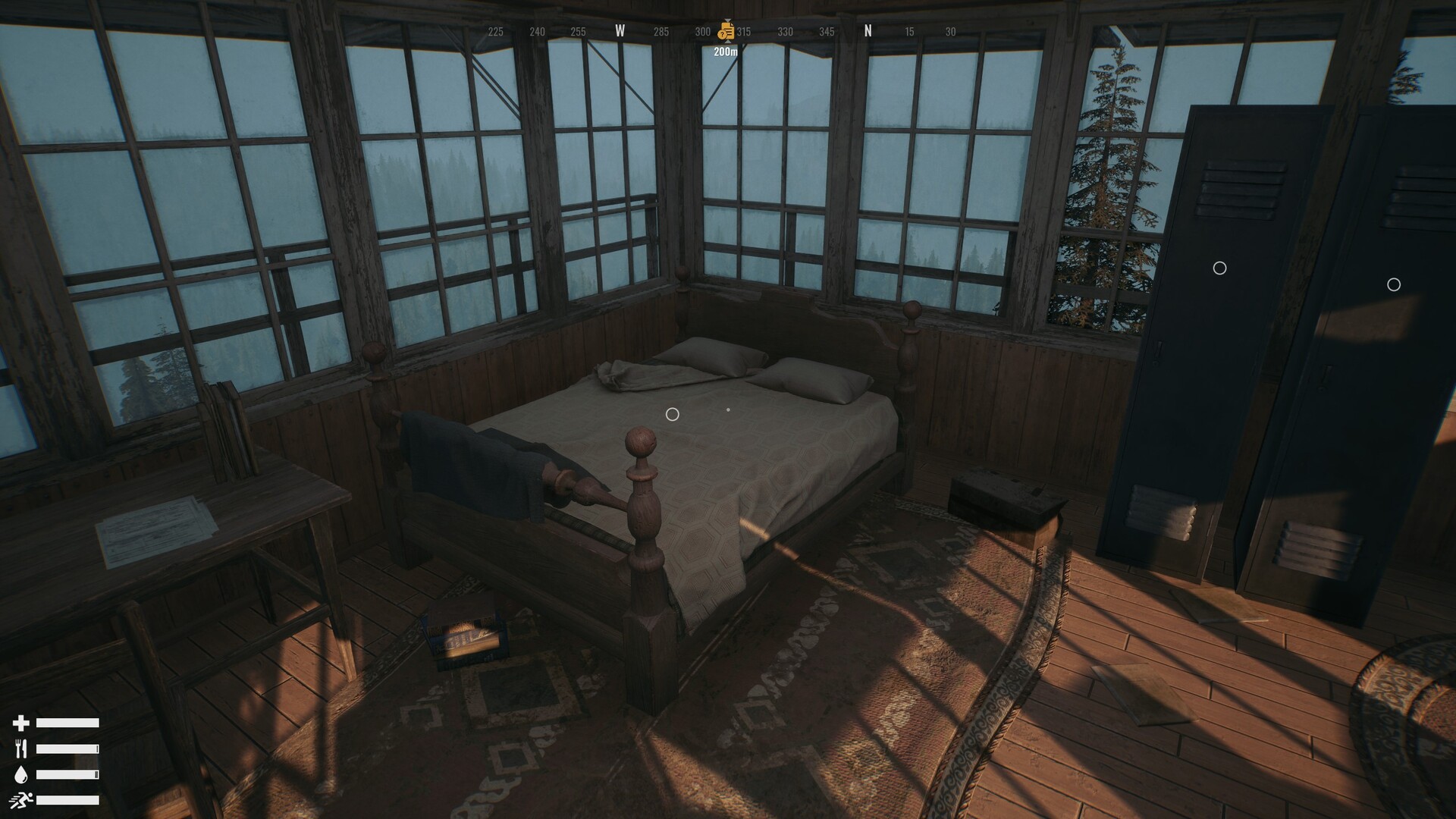Select the W heading on the compass bar
The height and width of the screenshot is (819, 1456).
click(620, 32)
